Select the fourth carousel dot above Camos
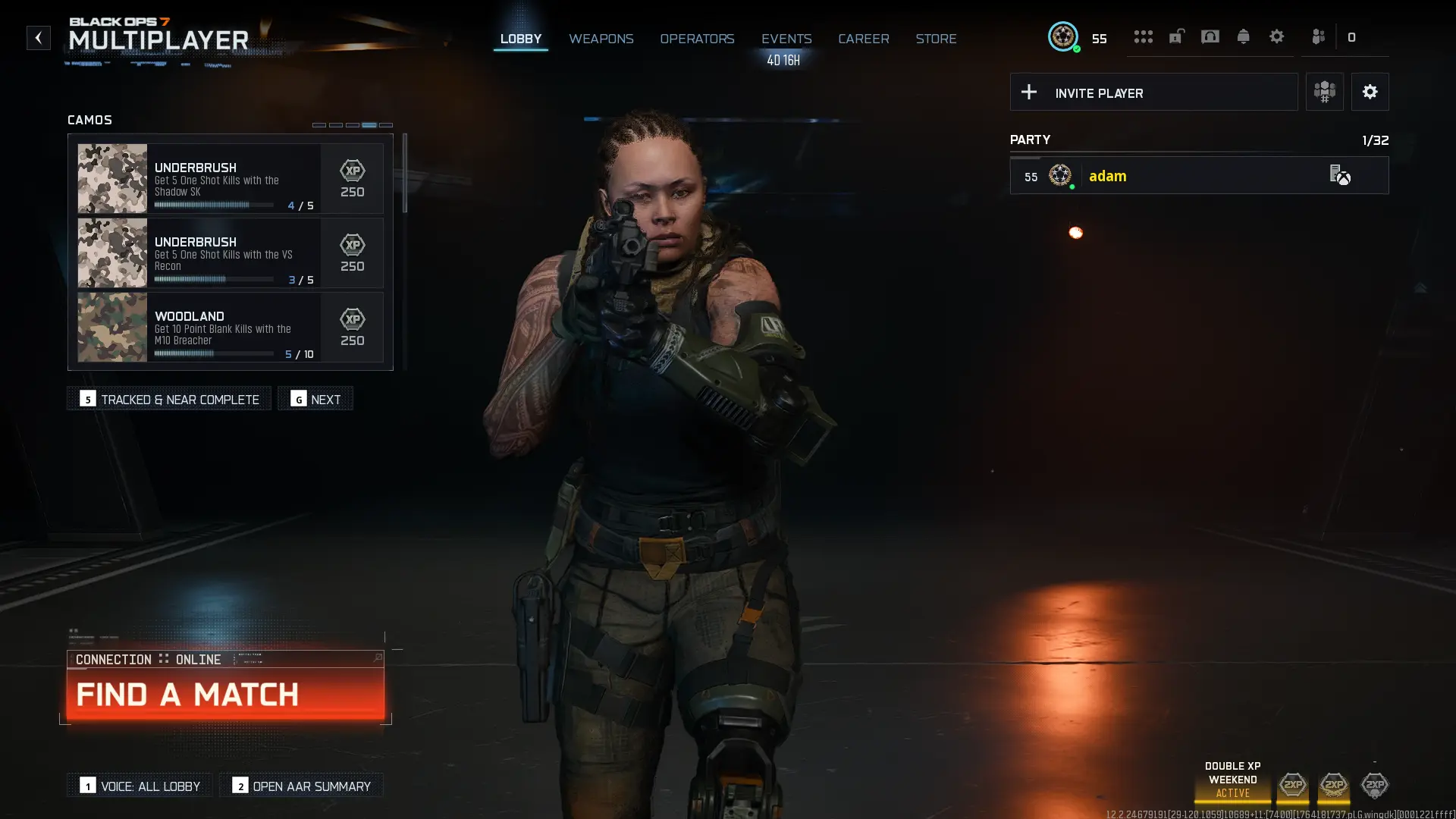Screen dimensions: 1456x819 pyautogui.click(x=369, y=124)
